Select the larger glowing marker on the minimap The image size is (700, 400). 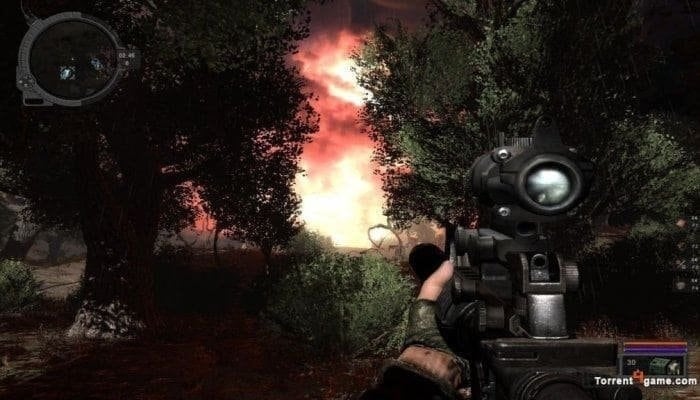67,72
